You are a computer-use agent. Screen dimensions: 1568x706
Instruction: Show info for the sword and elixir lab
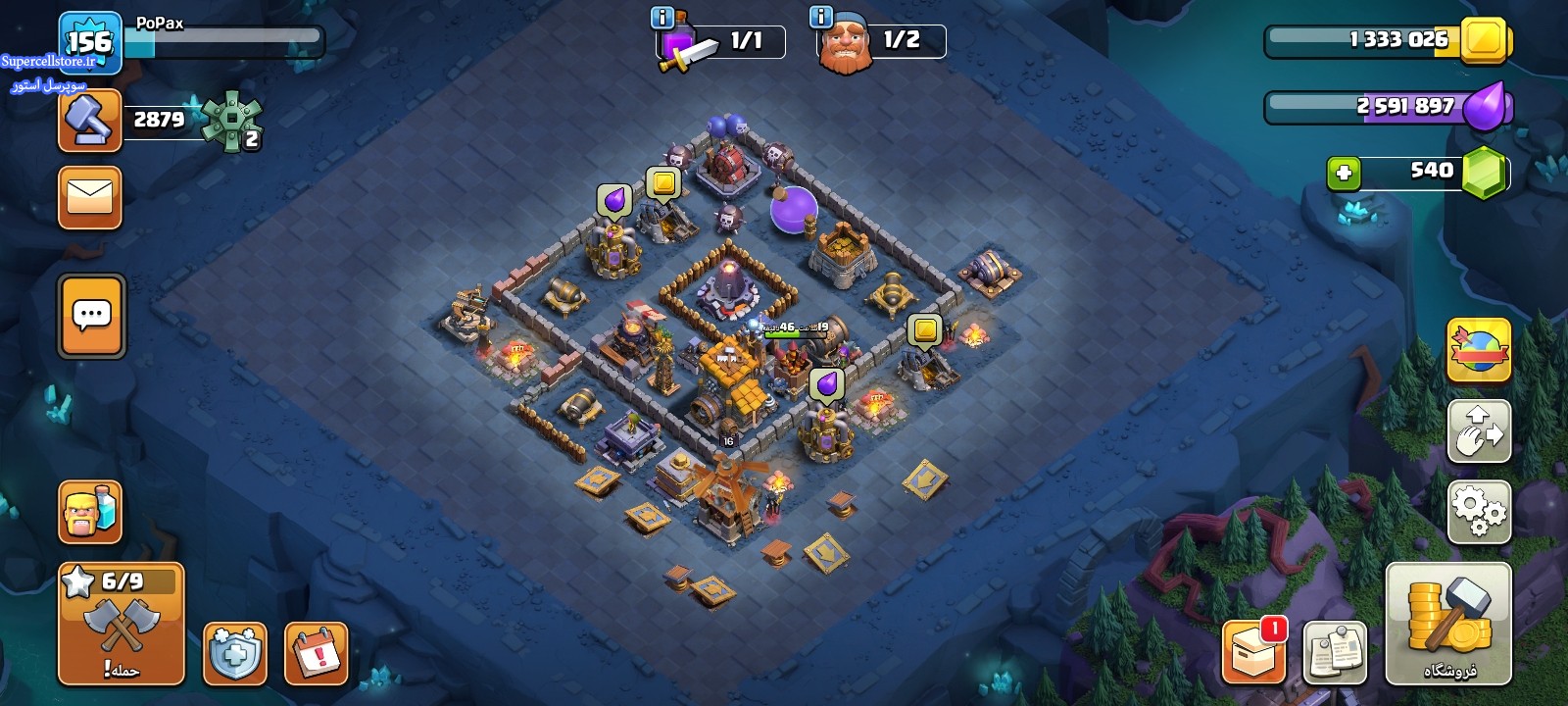pos(662,18)
